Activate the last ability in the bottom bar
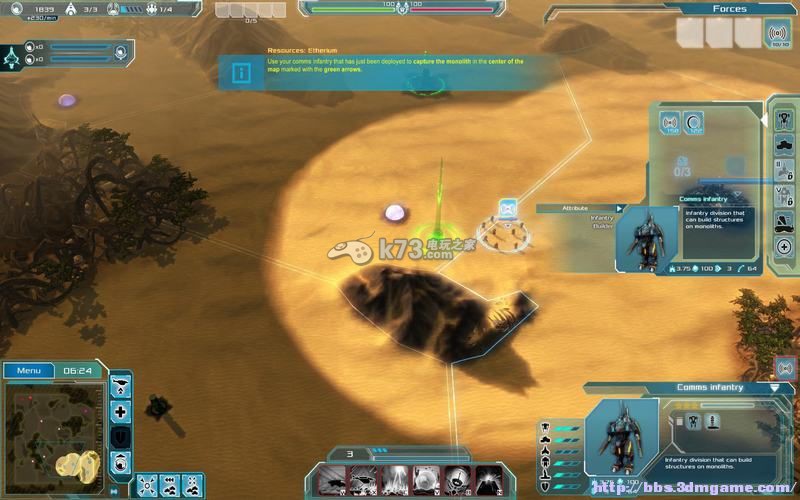Image resolution: width=800 pixels, height=500 pixels. pos(488,479)
